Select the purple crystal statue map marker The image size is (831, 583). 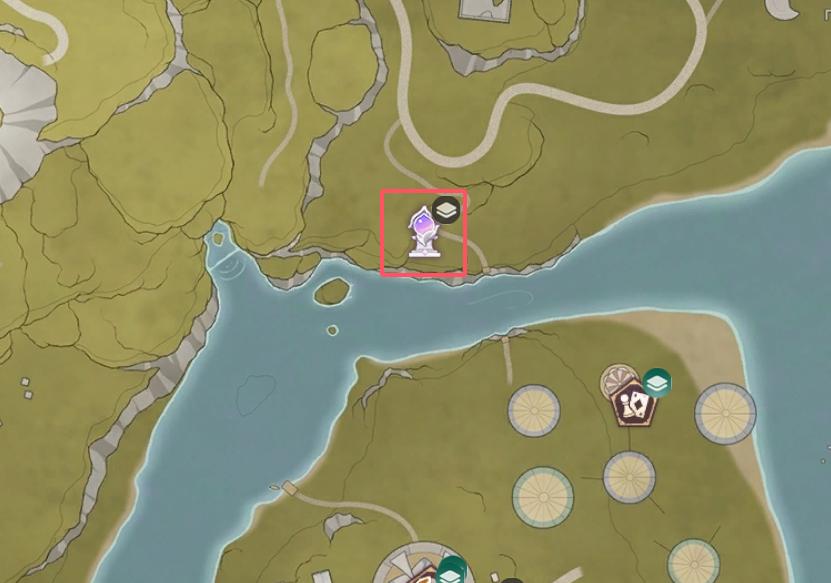[422, 233]
